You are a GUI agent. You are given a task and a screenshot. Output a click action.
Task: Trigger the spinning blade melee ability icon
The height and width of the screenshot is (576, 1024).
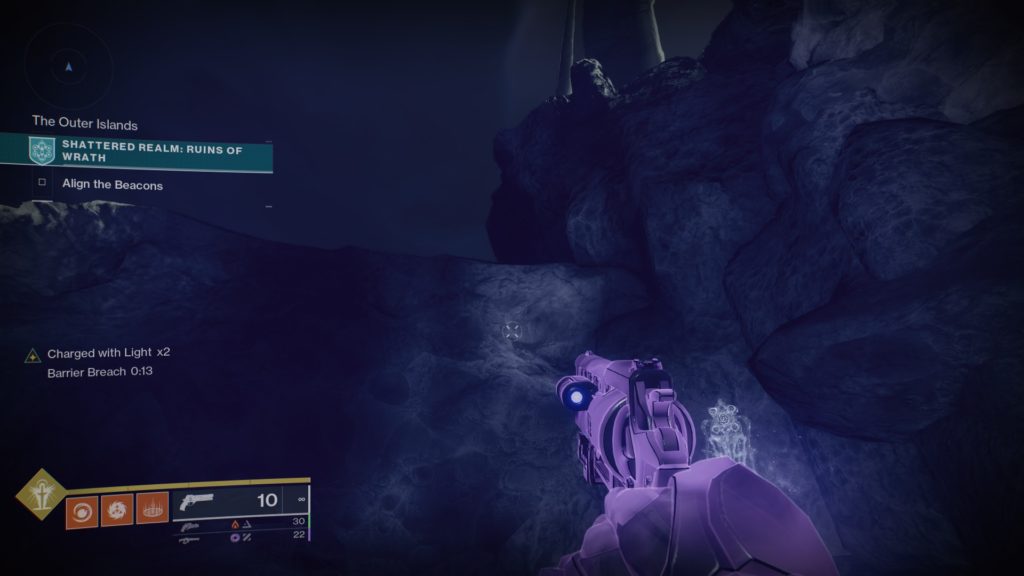[x=116, y=510]
